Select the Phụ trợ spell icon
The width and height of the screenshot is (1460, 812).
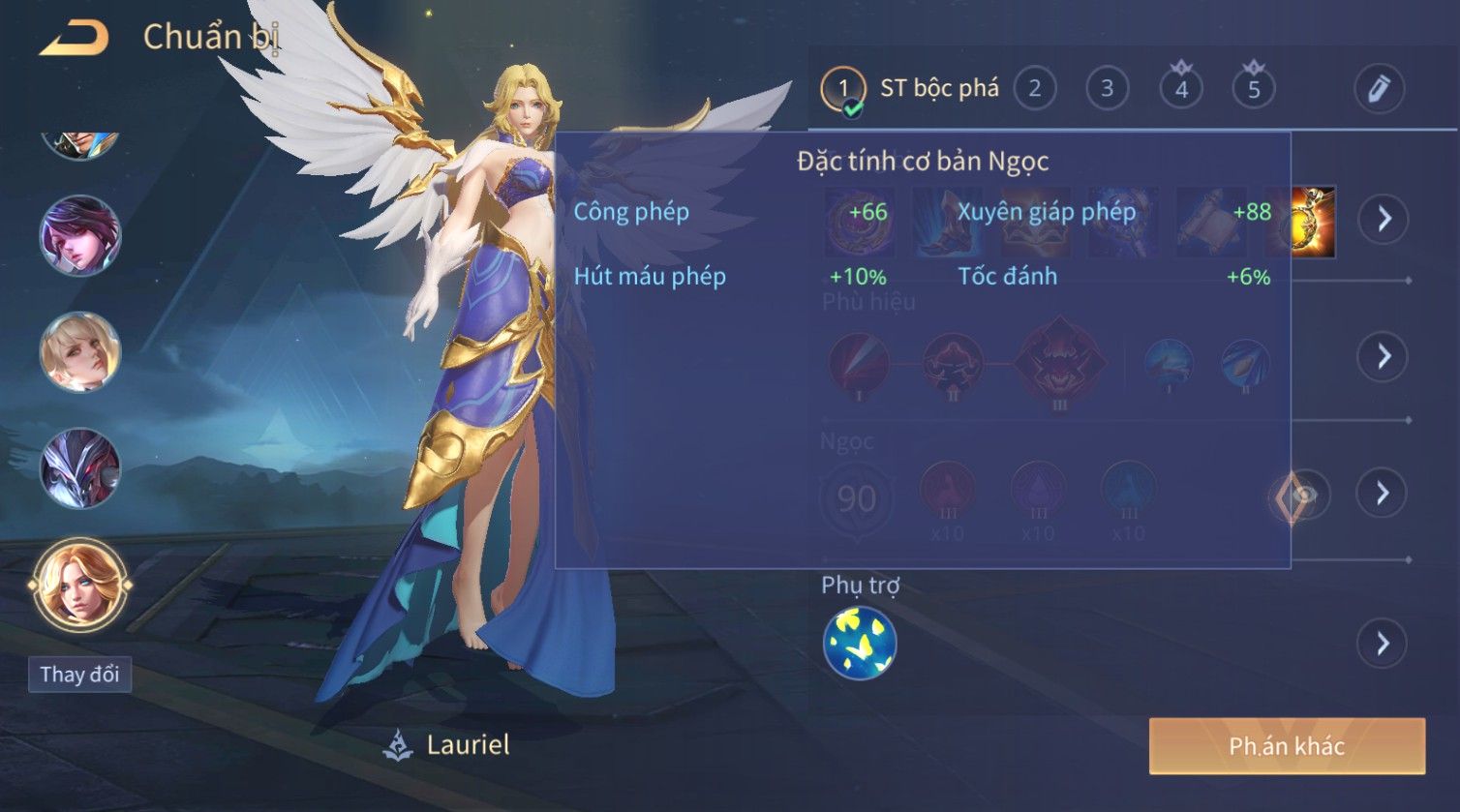(x=860, y=643)
